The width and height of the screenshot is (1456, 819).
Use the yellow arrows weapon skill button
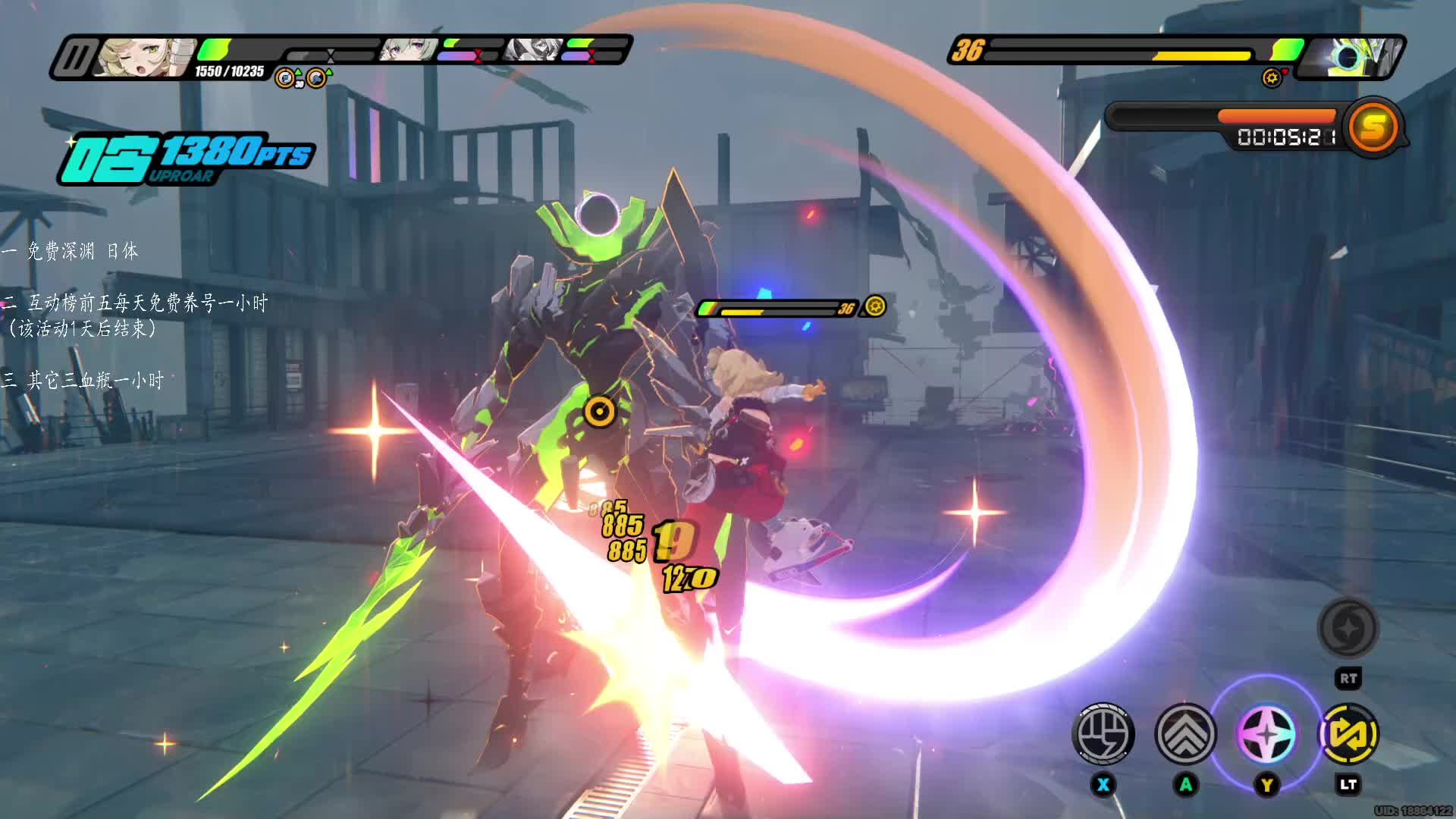[1348, 733]
